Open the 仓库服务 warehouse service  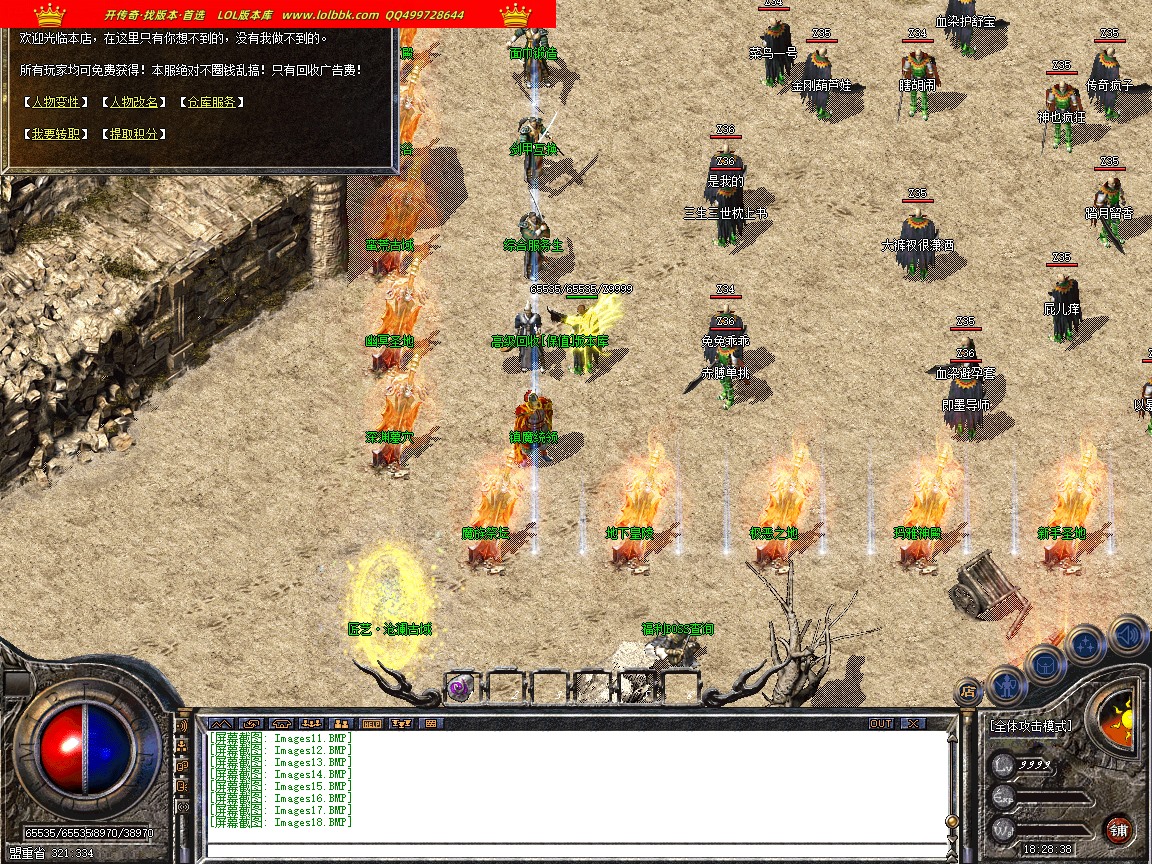click(211, 102)
